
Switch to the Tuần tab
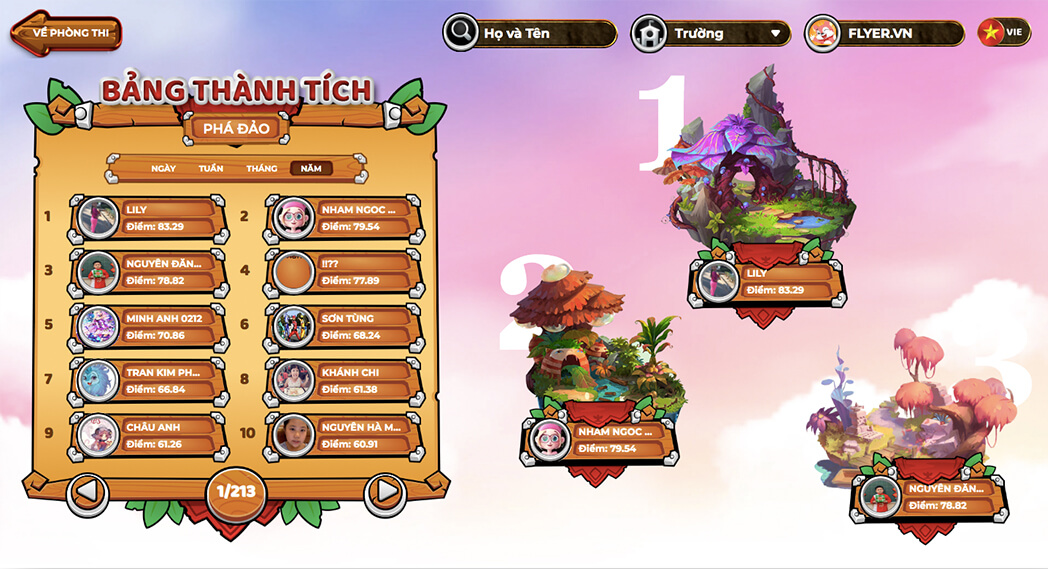coord(211,168)
